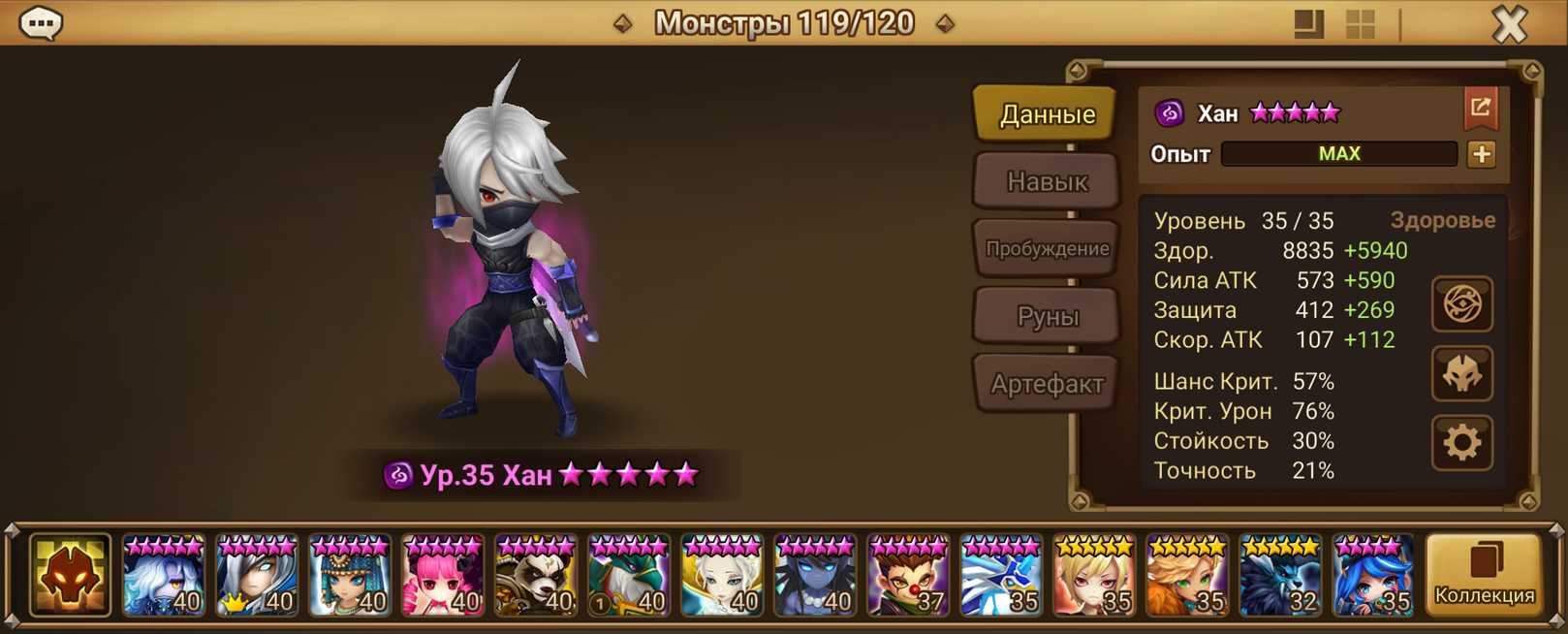Click the monster mask icon in stats panel

(1461, 374)
